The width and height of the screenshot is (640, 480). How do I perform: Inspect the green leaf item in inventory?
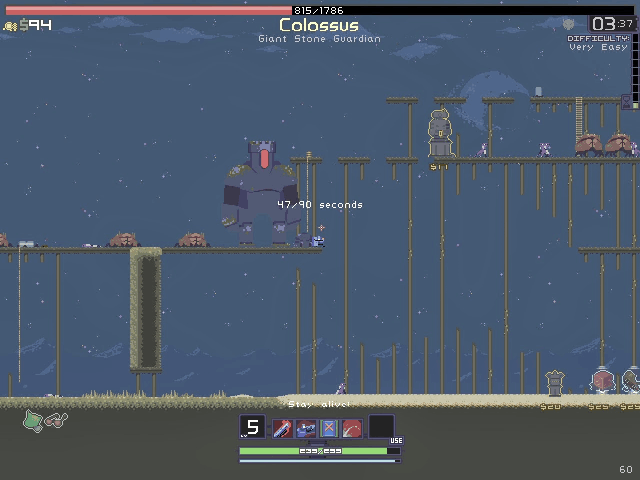point(32,421)
